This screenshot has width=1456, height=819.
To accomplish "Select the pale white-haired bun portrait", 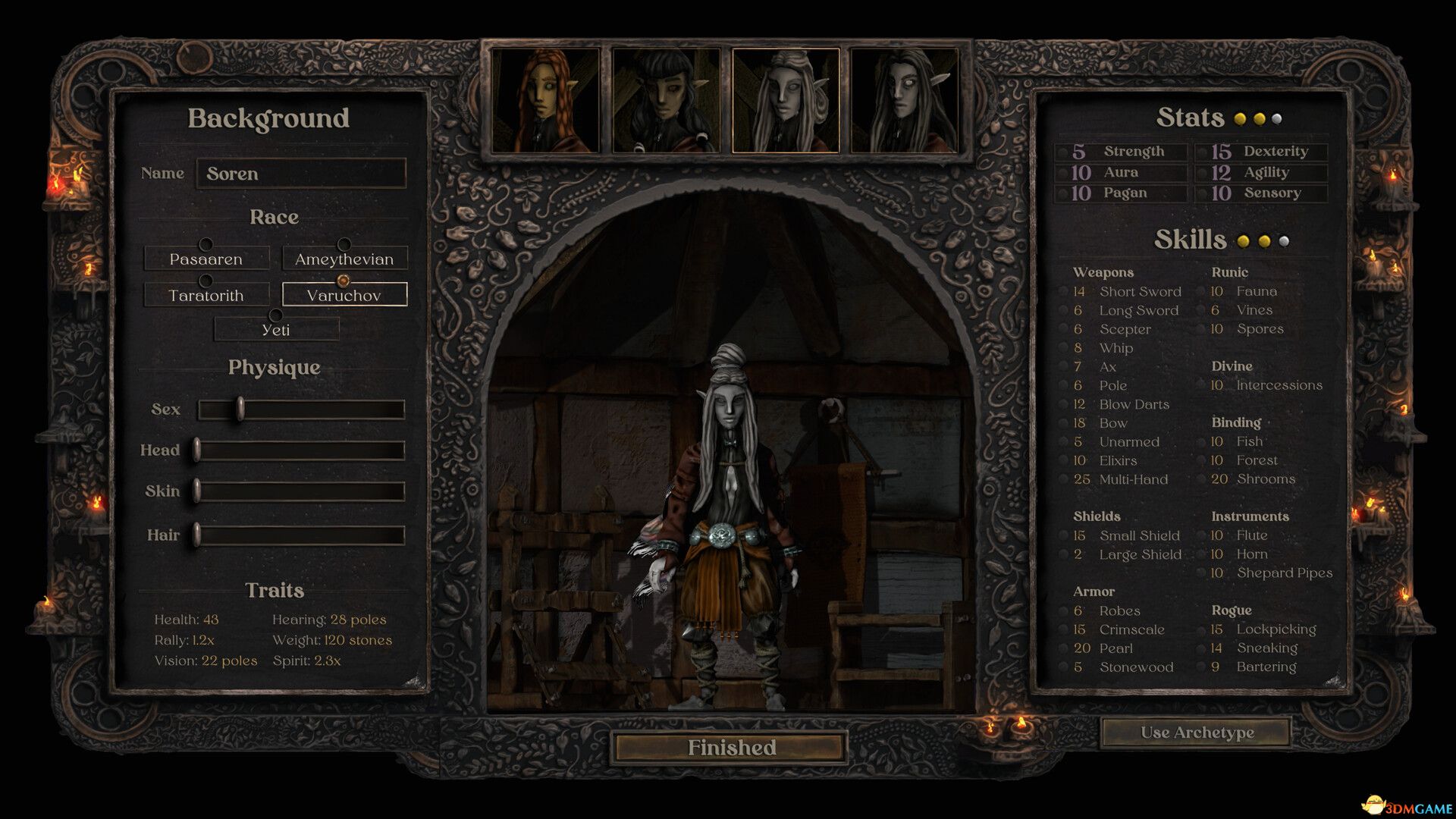I will pyautogui.click(x=786, y=101).
